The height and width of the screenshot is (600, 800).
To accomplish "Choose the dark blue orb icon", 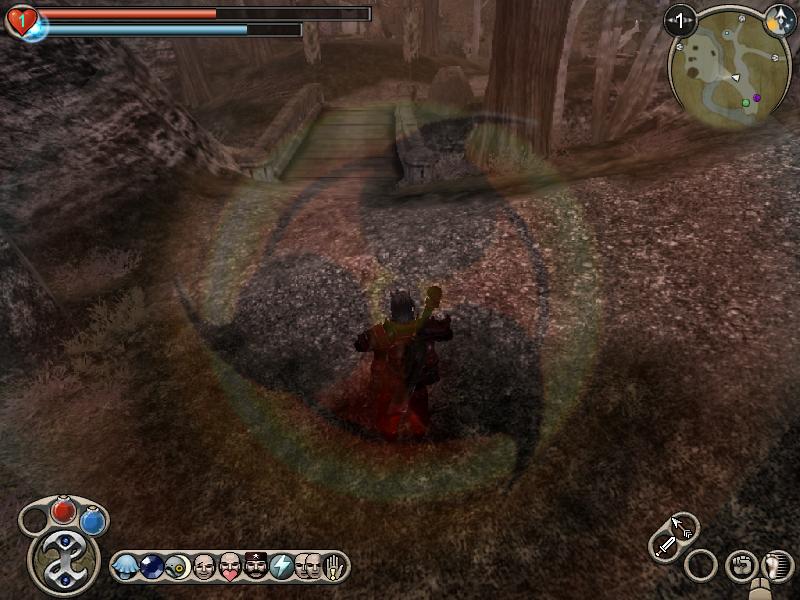I will tap(153, 567).
